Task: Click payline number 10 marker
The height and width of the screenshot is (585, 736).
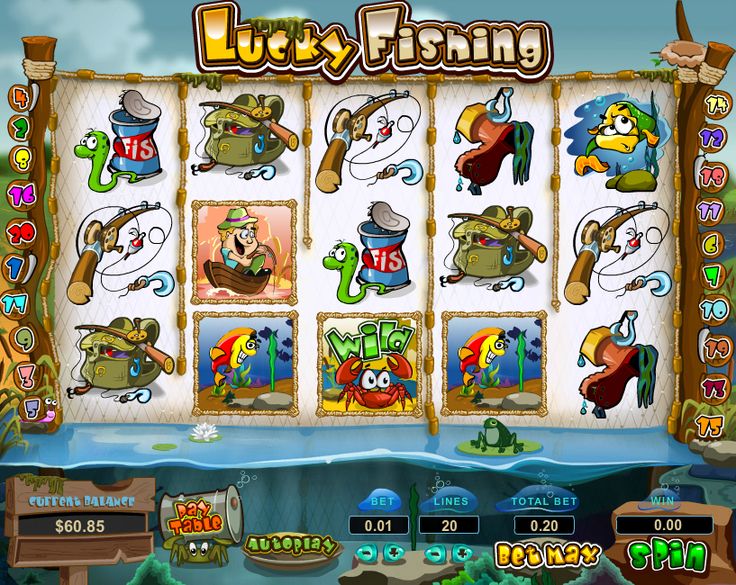Action: 714,308
